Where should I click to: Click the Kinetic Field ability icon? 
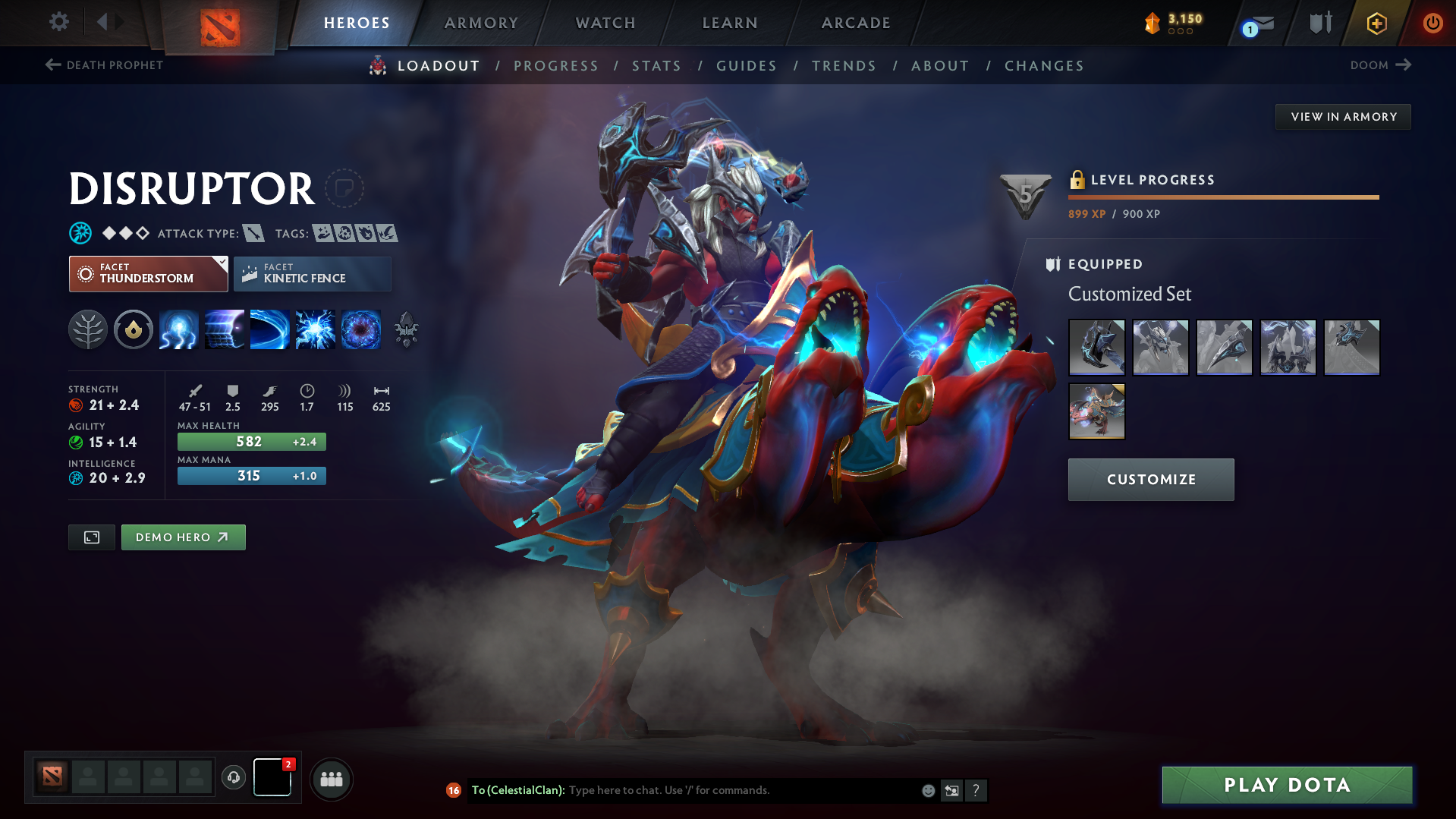pyautogui.click(x=225, y=329)
